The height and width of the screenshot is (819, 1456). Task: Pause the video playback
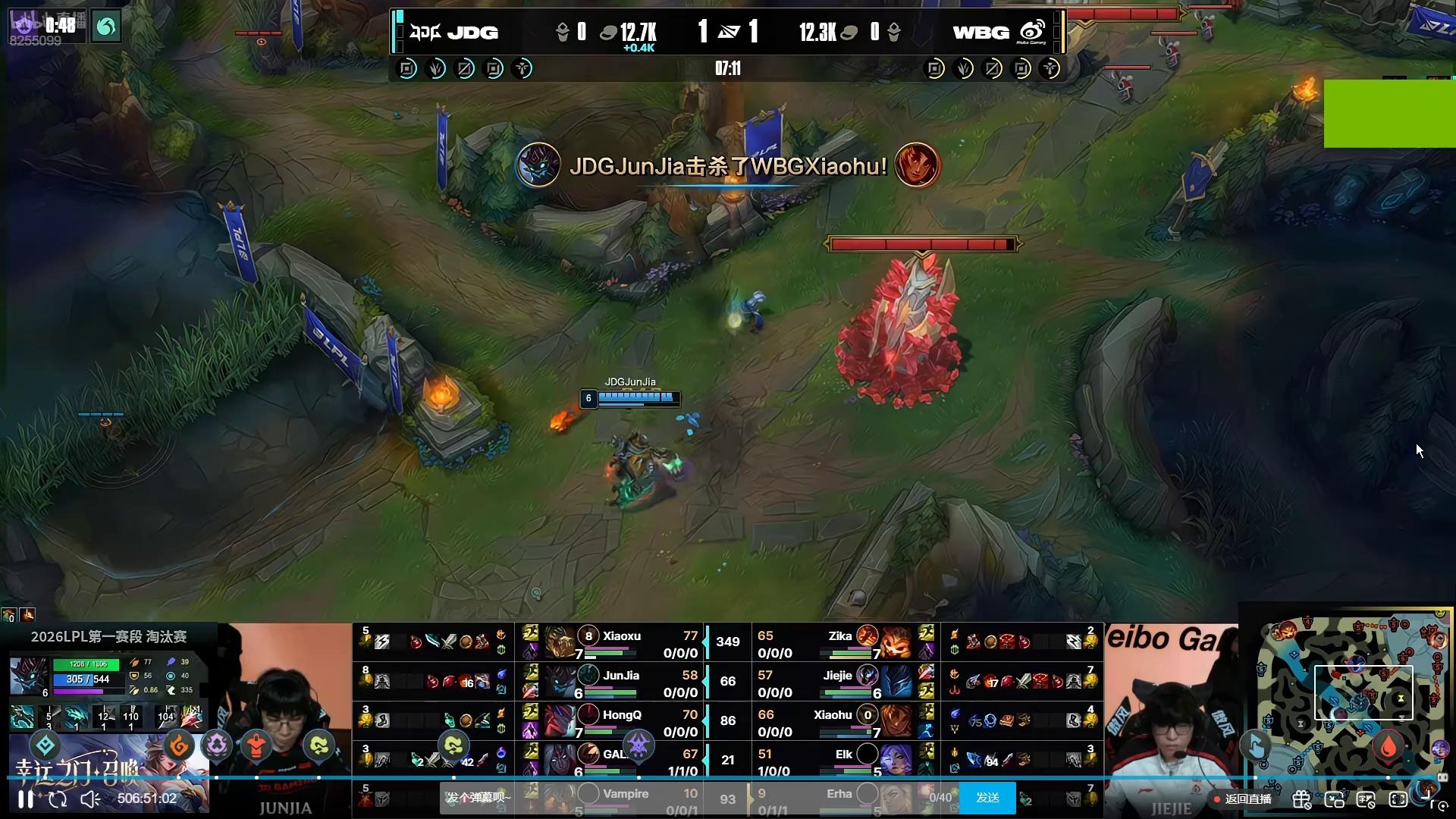point(26,799)
